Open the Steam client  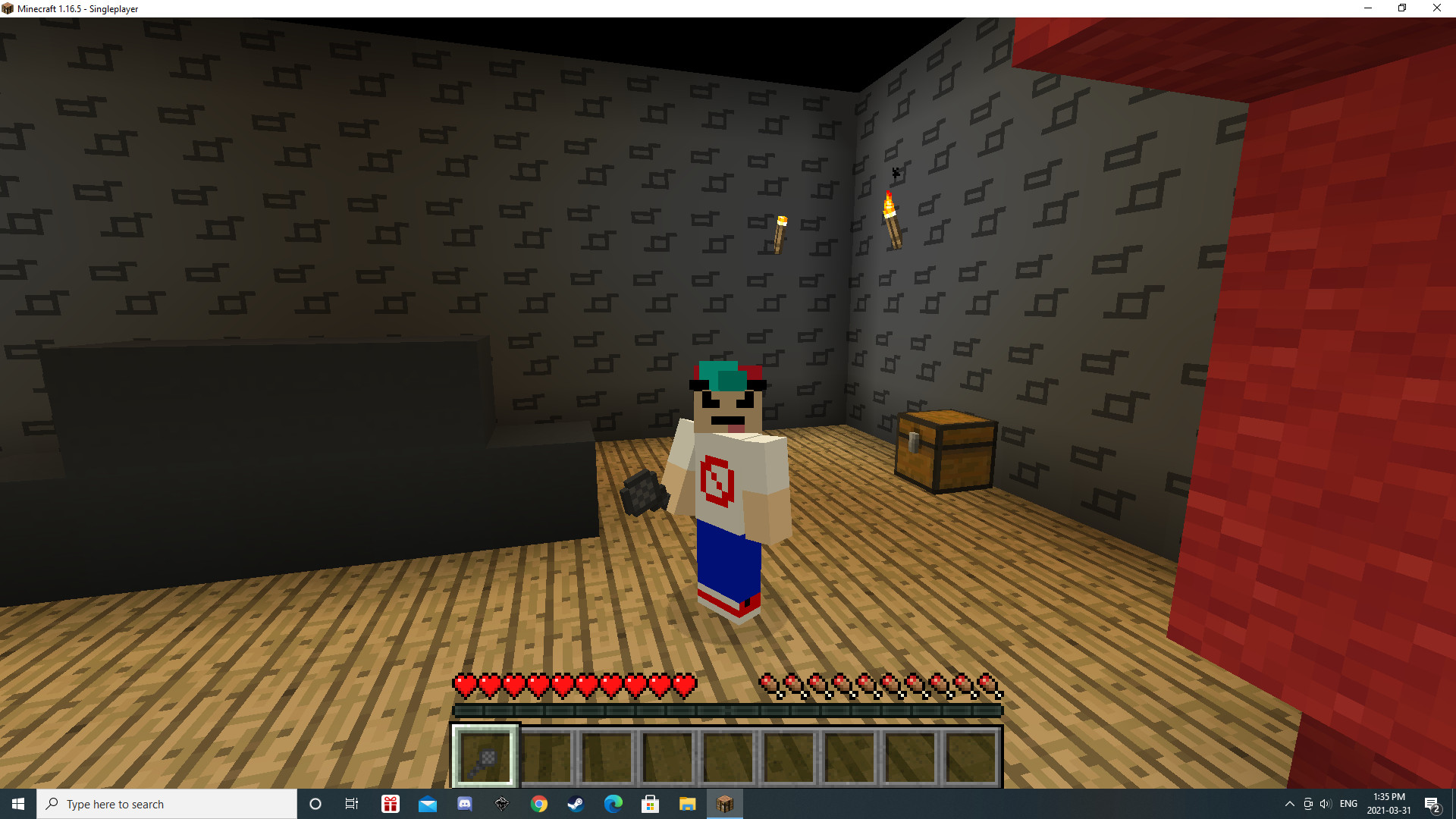[576, 803]
